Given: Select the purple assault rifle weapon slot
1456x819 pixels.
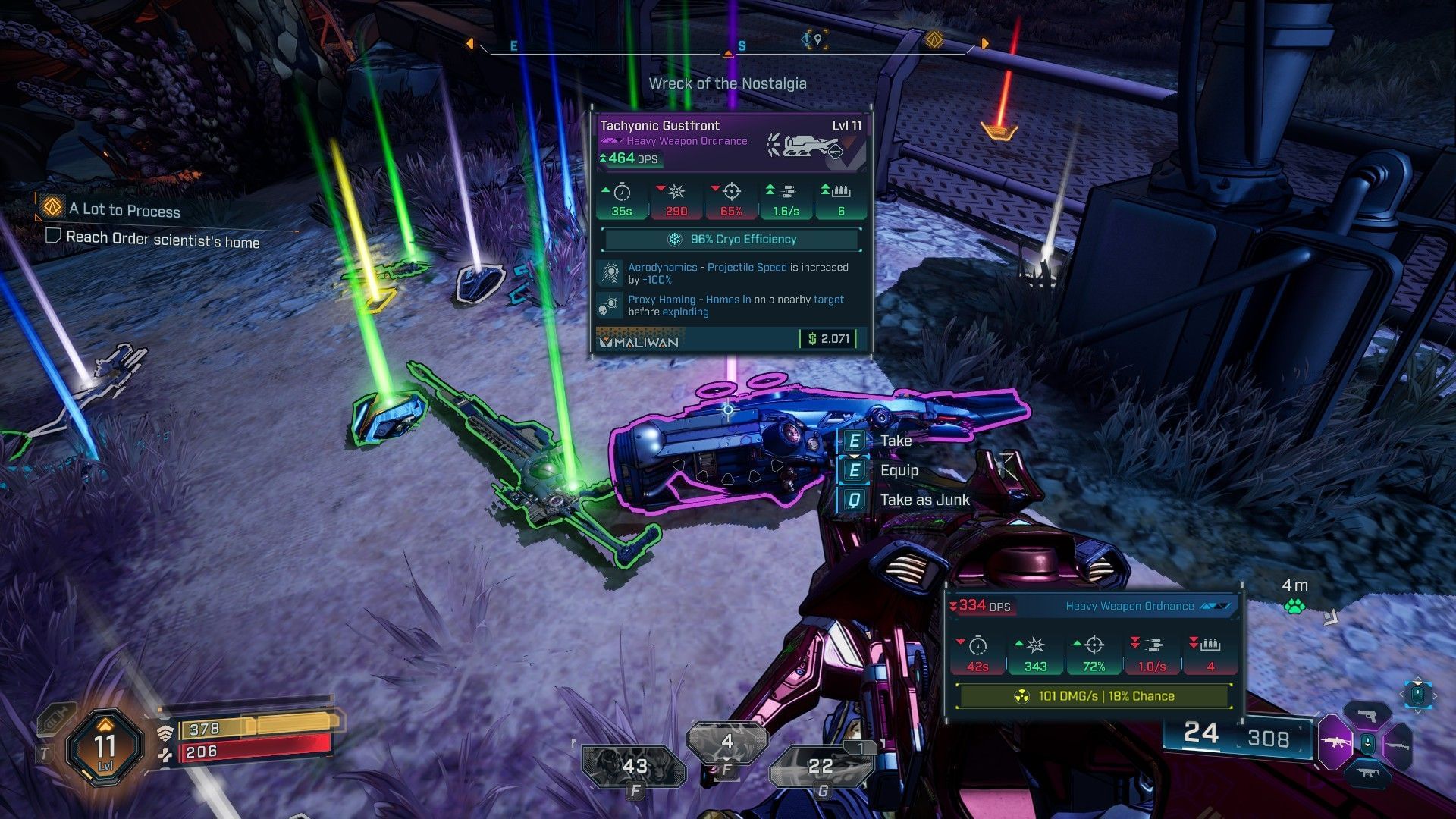Looking at the screenshot, I should coord(1335,742).
